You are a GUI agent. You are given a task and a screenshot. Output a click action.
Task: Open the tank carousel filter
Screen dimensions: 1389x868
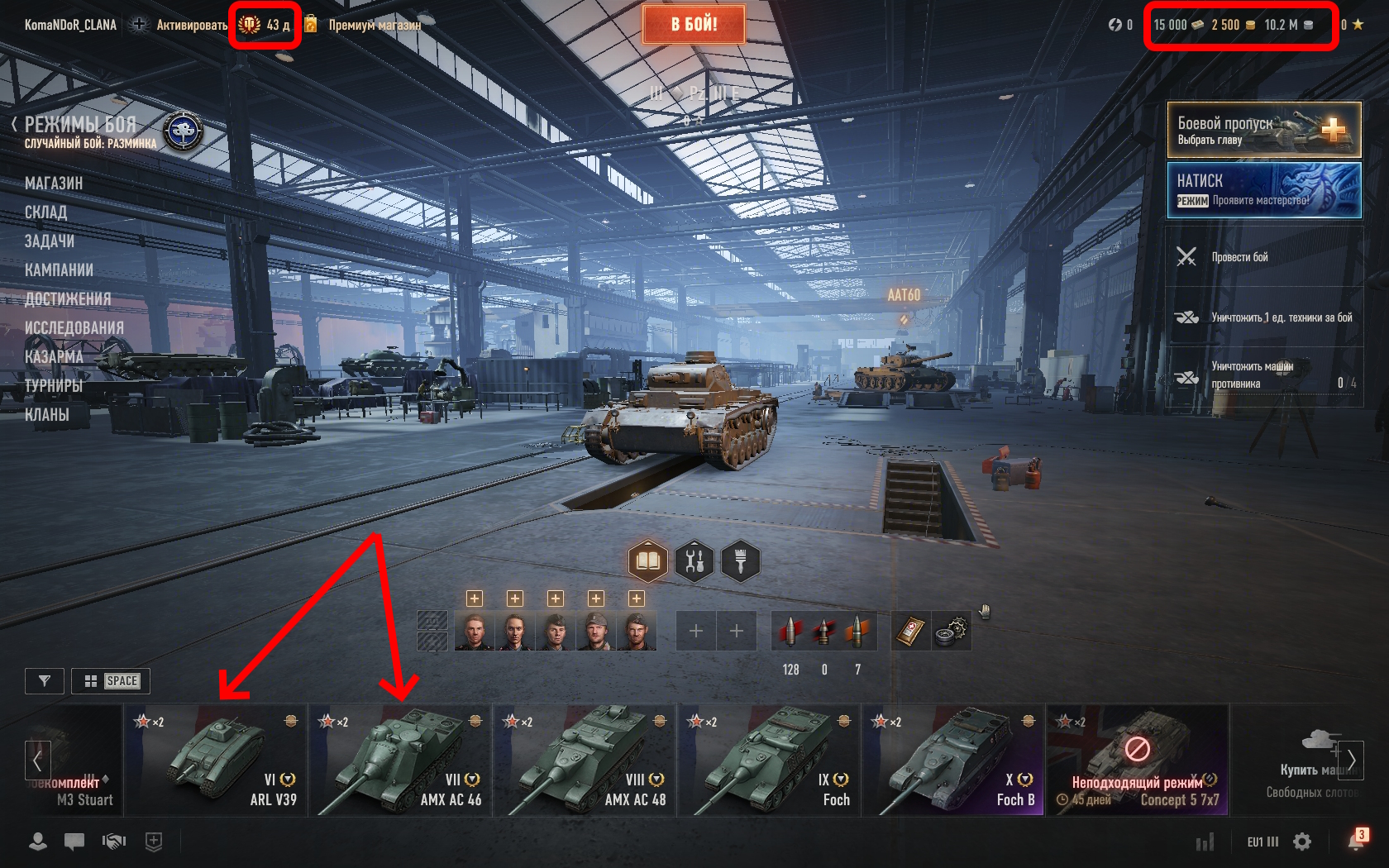pyautogui.click(x=45, y=681)
